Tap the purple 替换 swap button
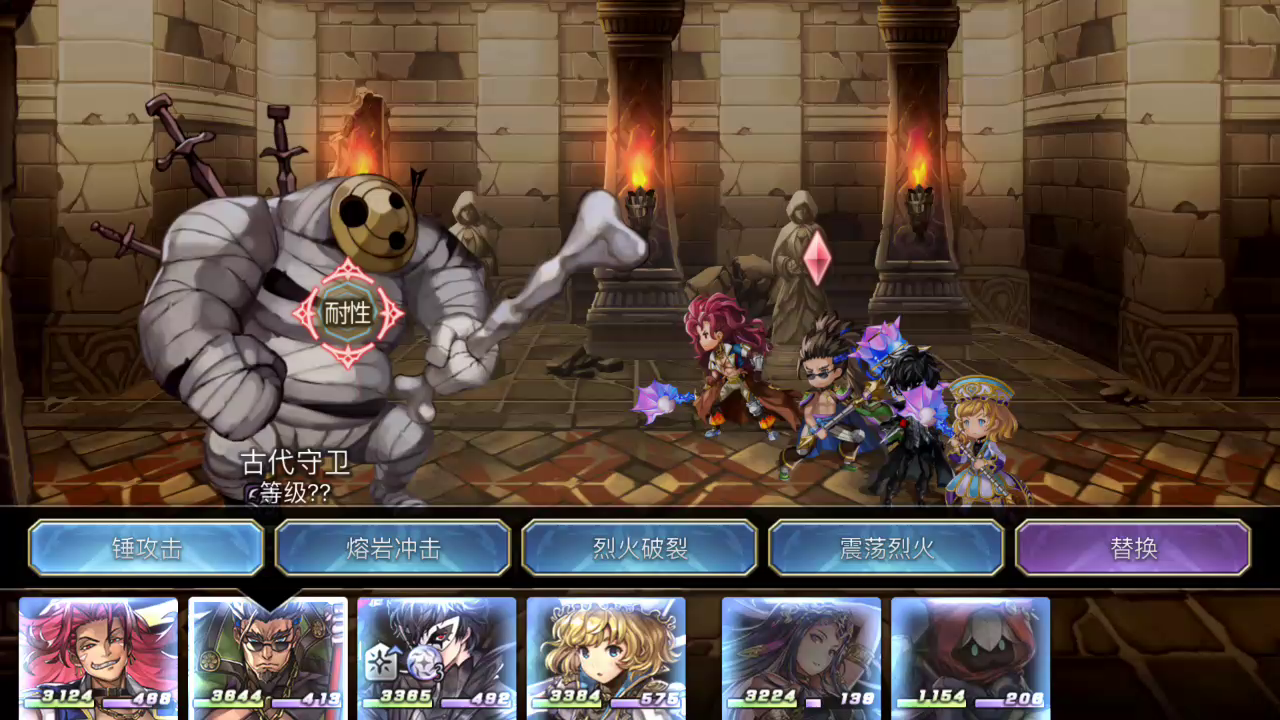1280x720 pixels. click(x=1133, y=548)
